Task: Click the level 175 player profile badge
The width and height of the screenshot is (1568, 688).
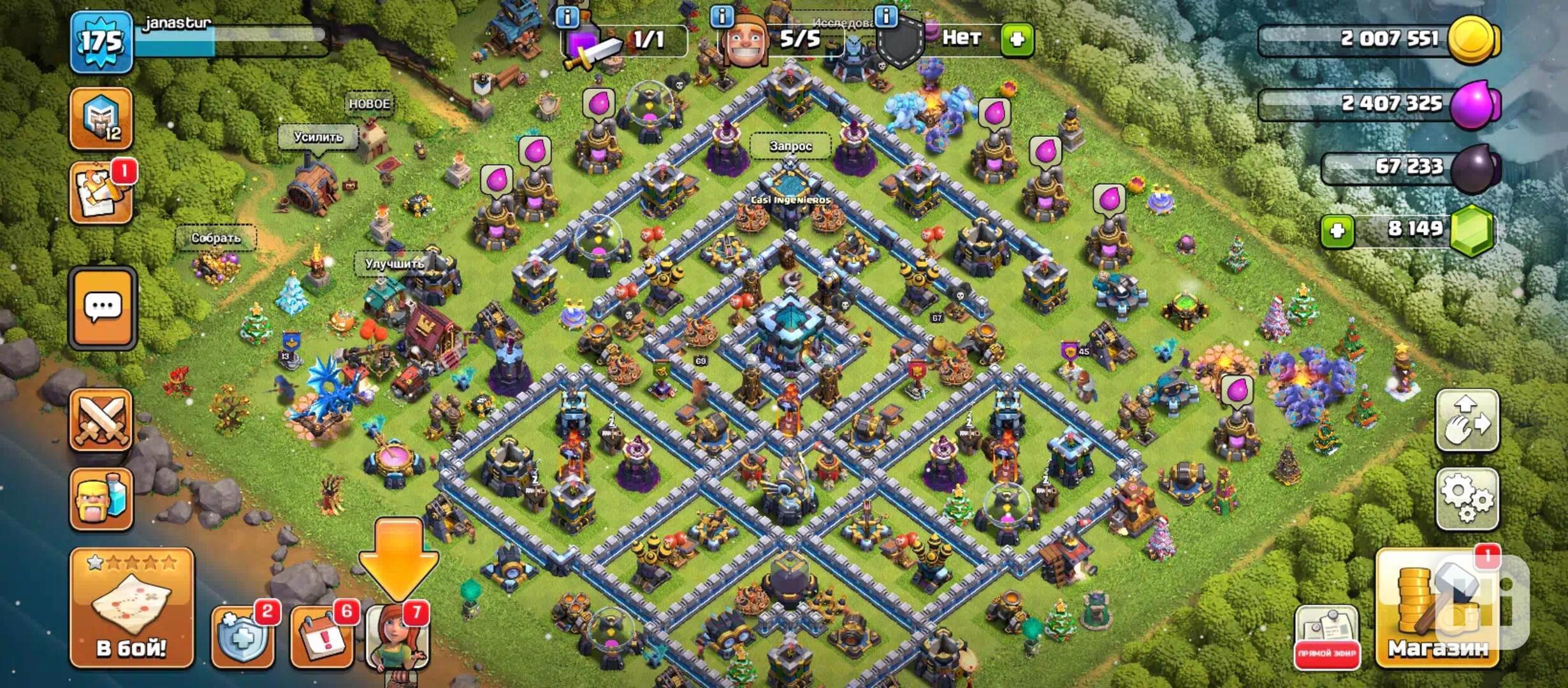Action: (101, 43)
